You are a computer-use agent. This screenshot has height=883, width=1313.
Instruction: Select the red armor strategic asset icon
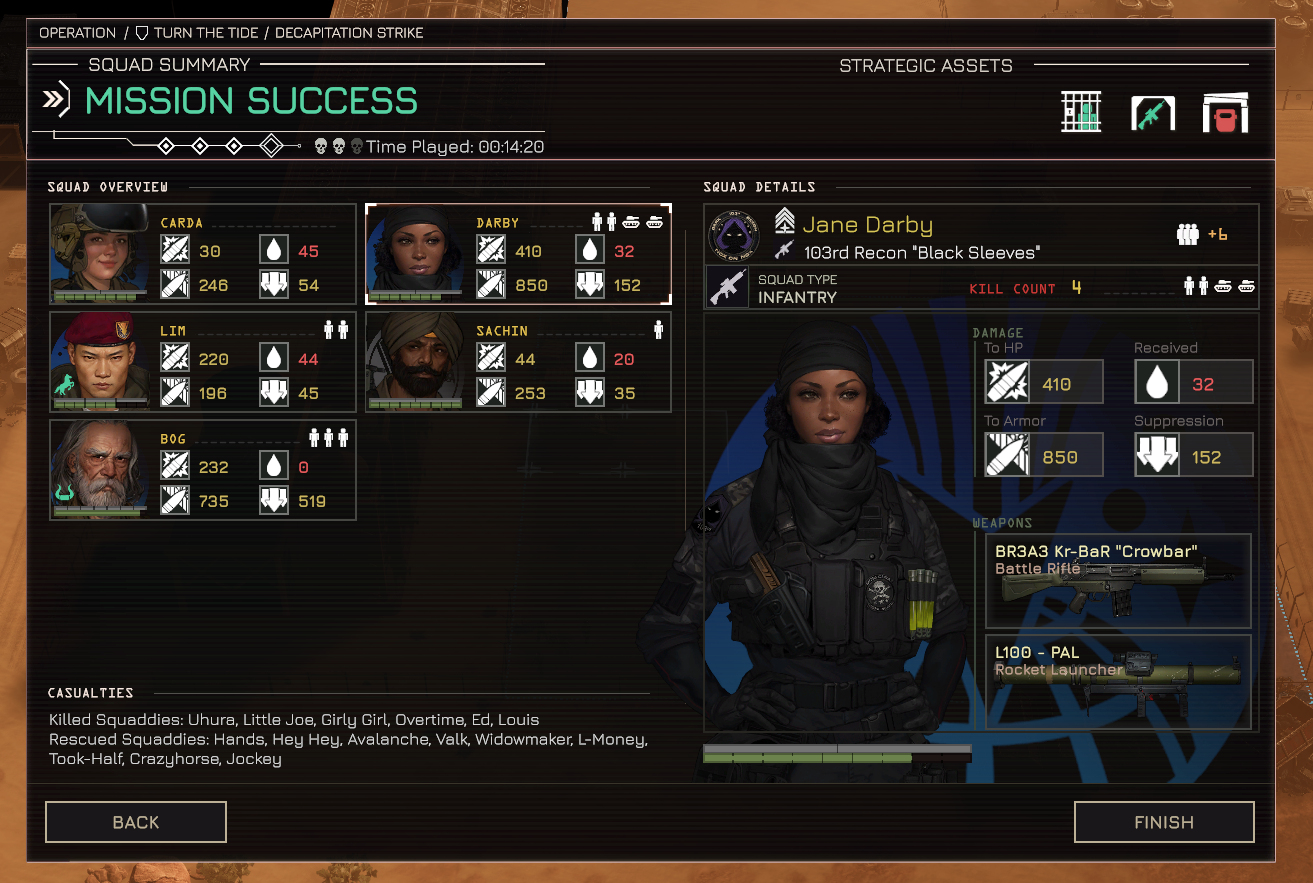pos(1225,113)
